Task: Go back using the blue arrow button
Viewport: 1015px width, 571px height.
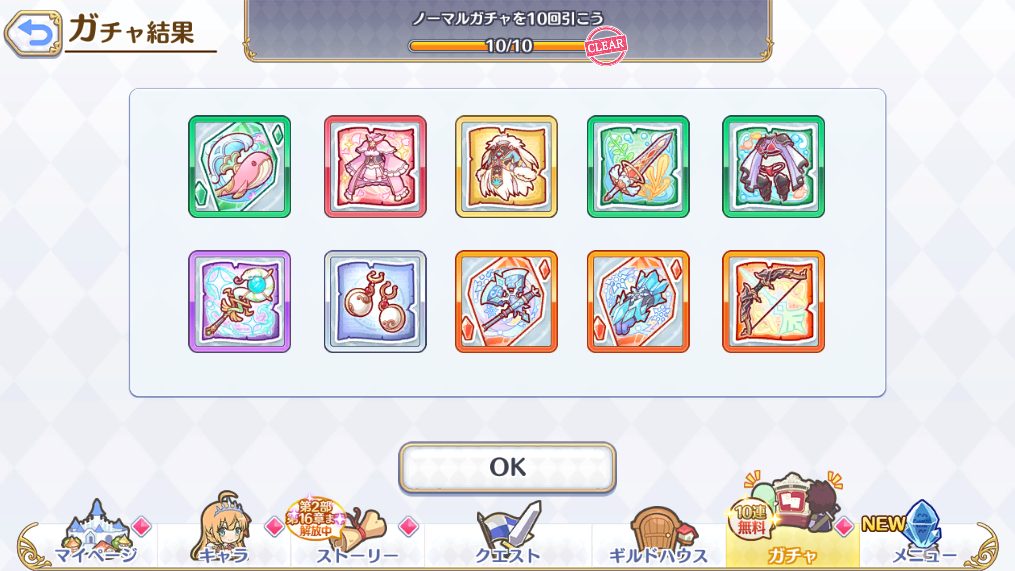Action: click(x=33, y=35)
